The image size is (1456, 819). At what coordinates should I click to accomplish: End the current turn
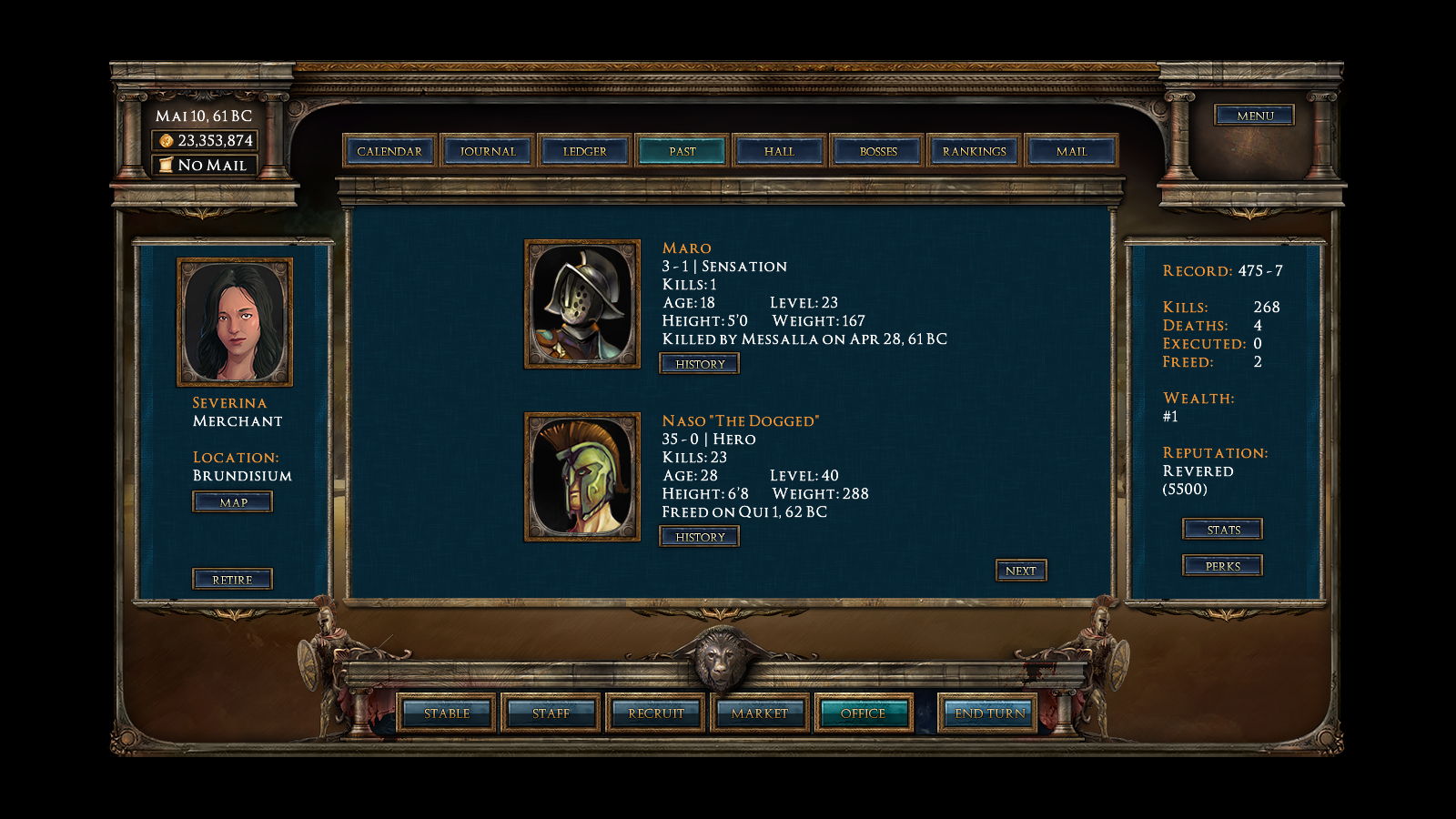tap(990, 713)
